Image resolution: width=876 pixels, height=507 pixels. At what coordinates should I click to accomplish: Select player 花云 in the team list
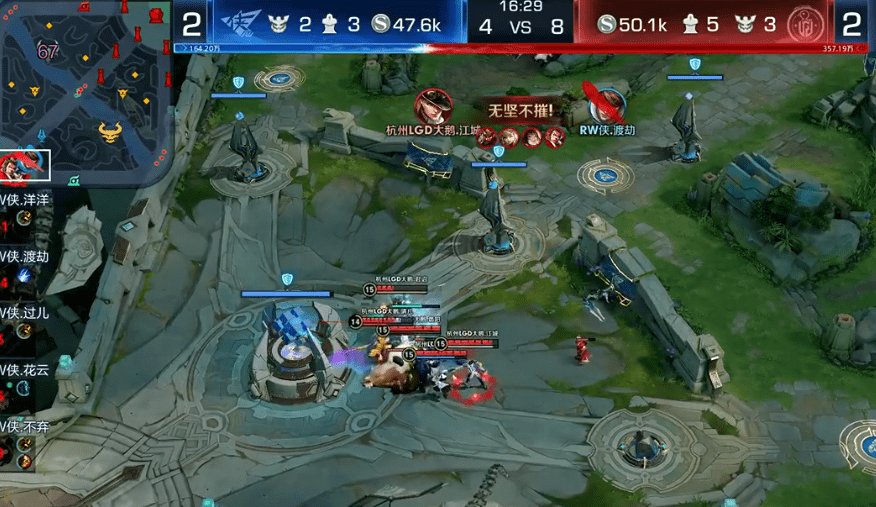pos(27,368)
